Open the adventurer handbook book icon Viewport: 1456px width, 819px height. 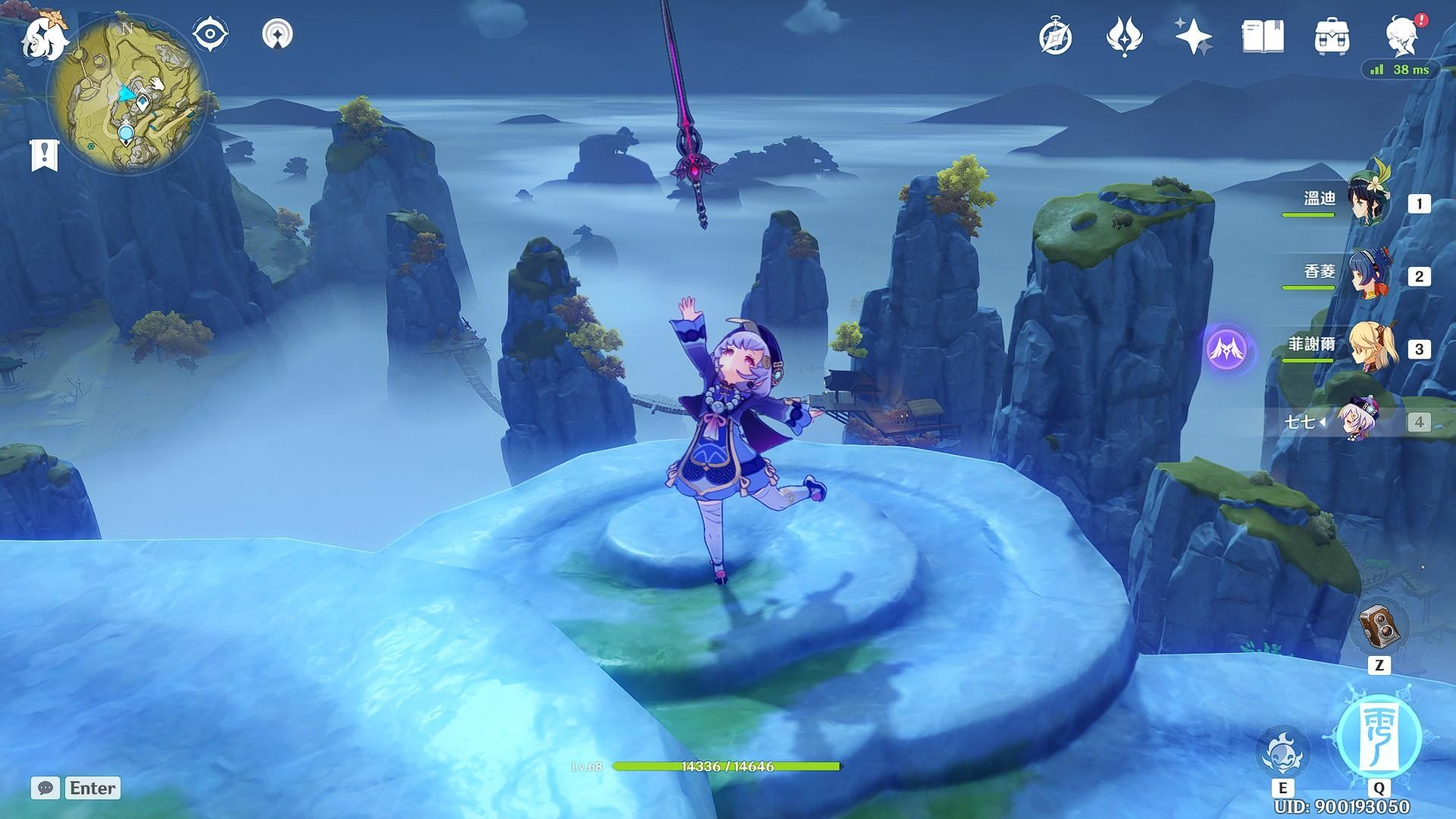point(1263,36)
